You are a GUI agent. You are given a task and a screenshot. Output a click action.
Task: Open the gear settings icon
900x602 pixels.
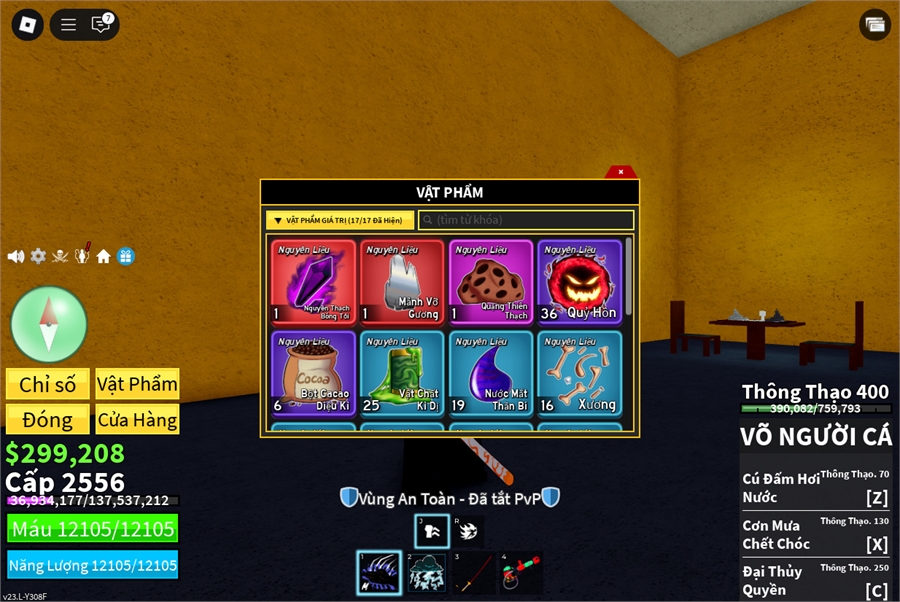[38, 257]
